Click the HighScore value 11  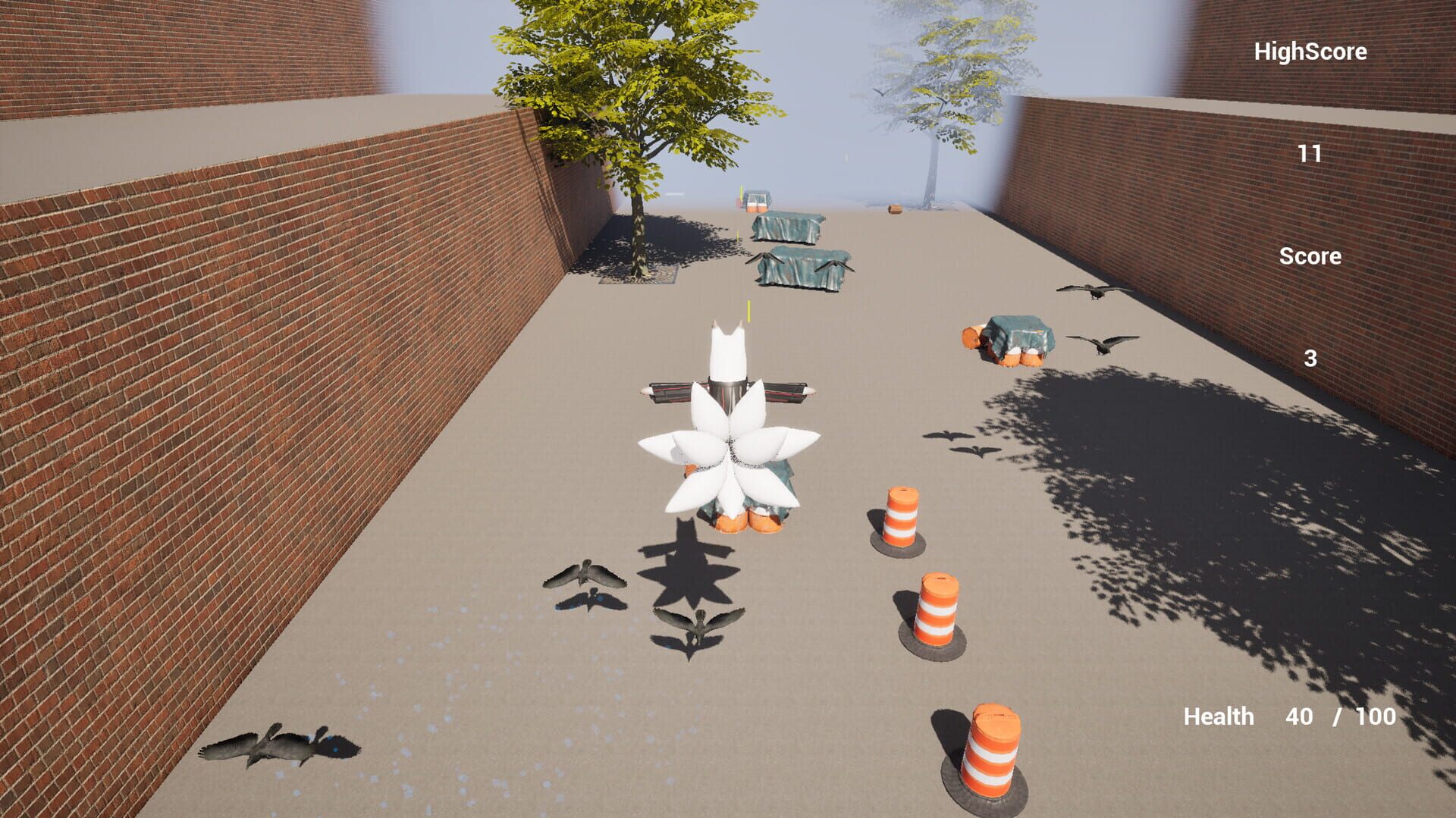1311,152
